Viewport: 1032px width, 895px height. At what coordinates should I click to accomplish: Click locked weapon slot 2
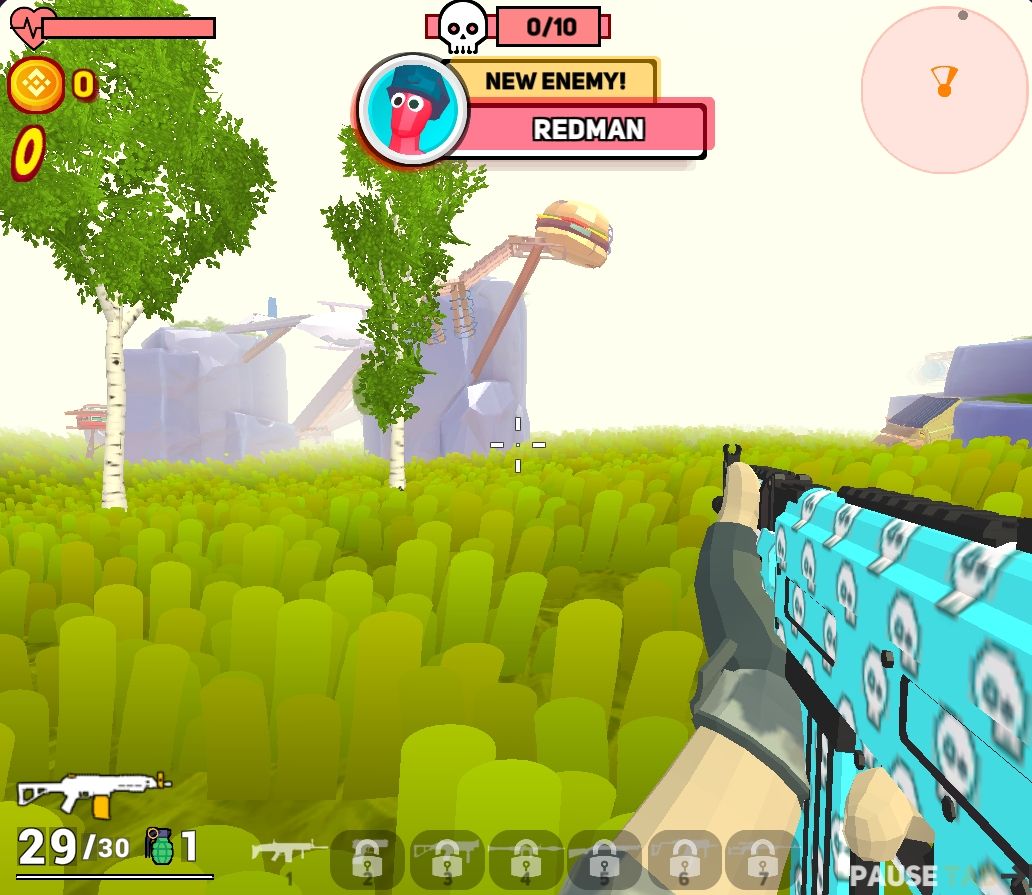click(x=367, y=858)
